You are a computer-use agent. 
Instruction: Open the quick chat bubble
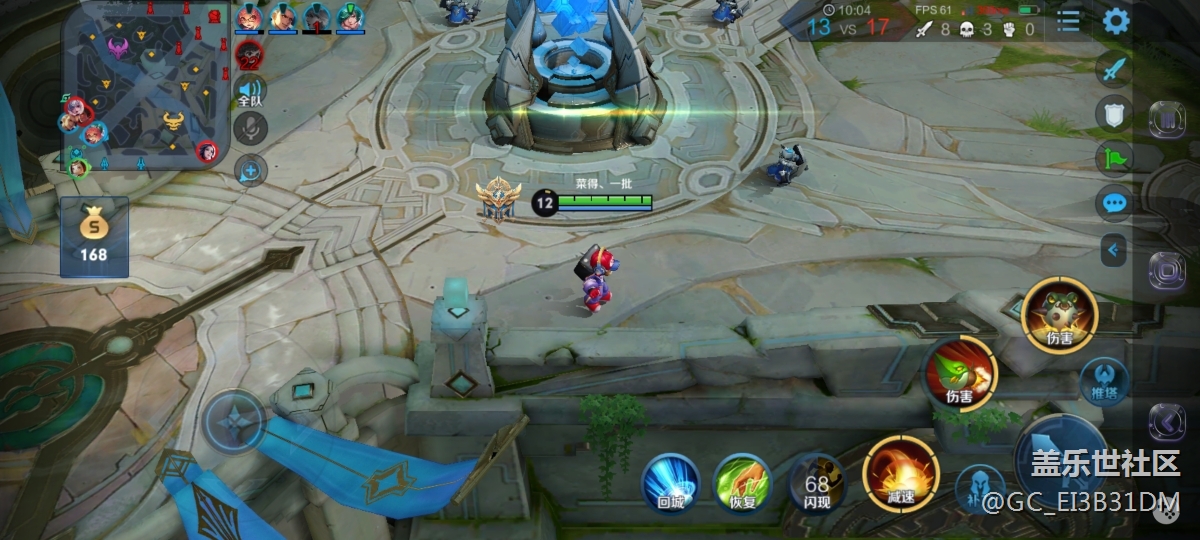1113,203
